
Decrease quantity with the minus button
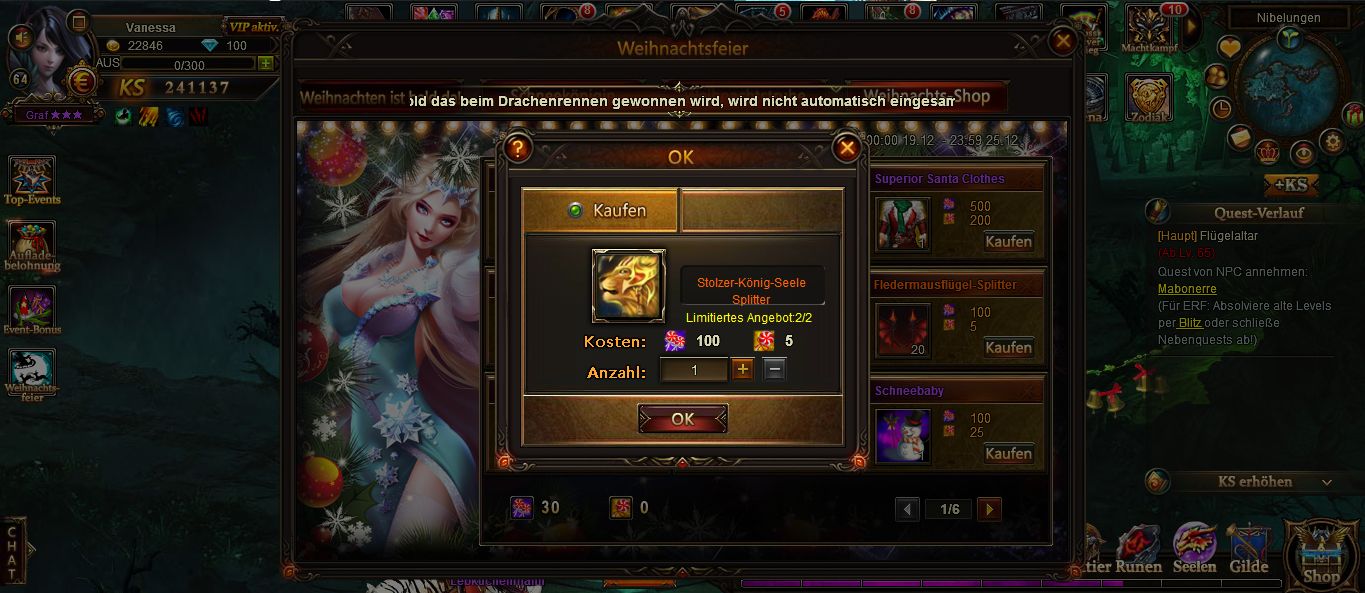click(x=775, y=370)
